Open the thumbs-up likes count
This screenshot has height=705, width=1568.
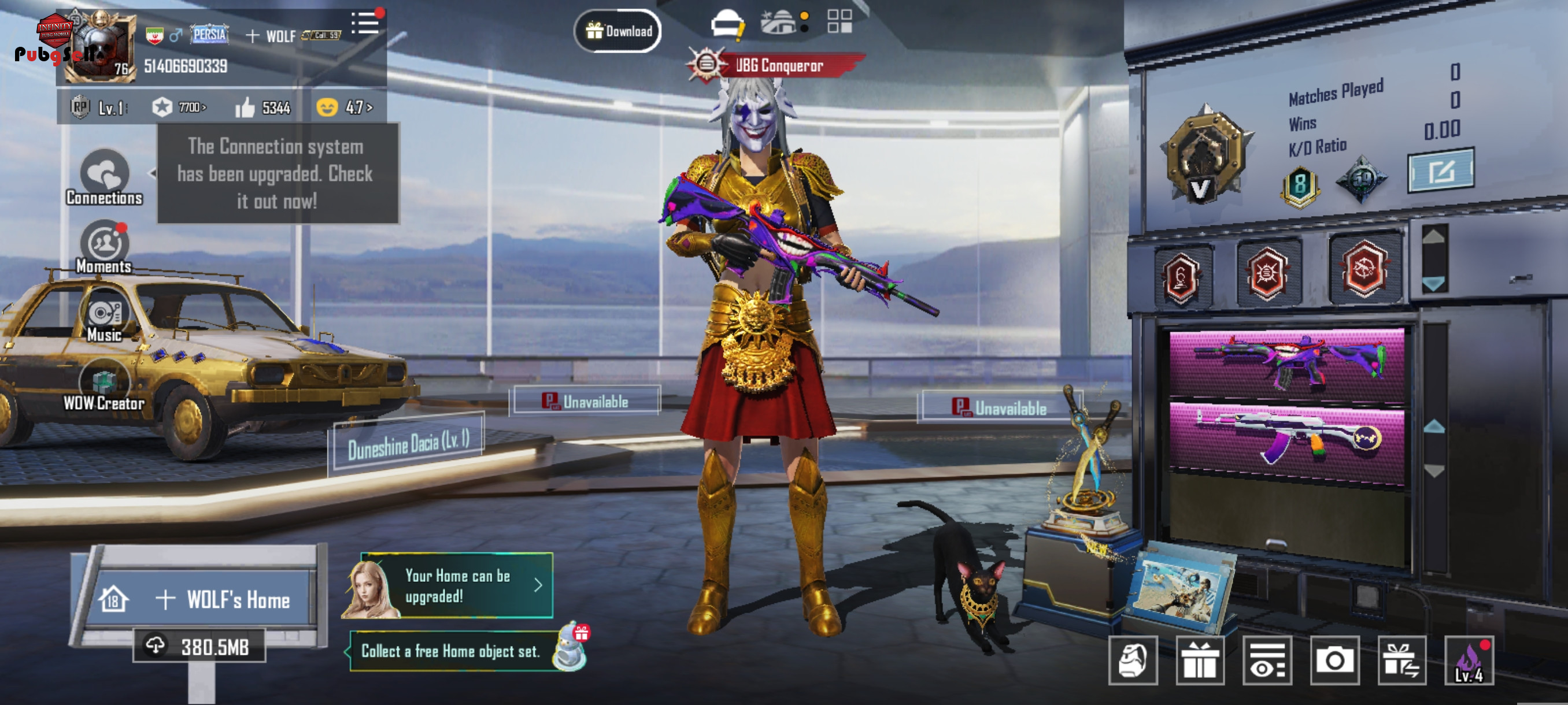click(263, 107)
